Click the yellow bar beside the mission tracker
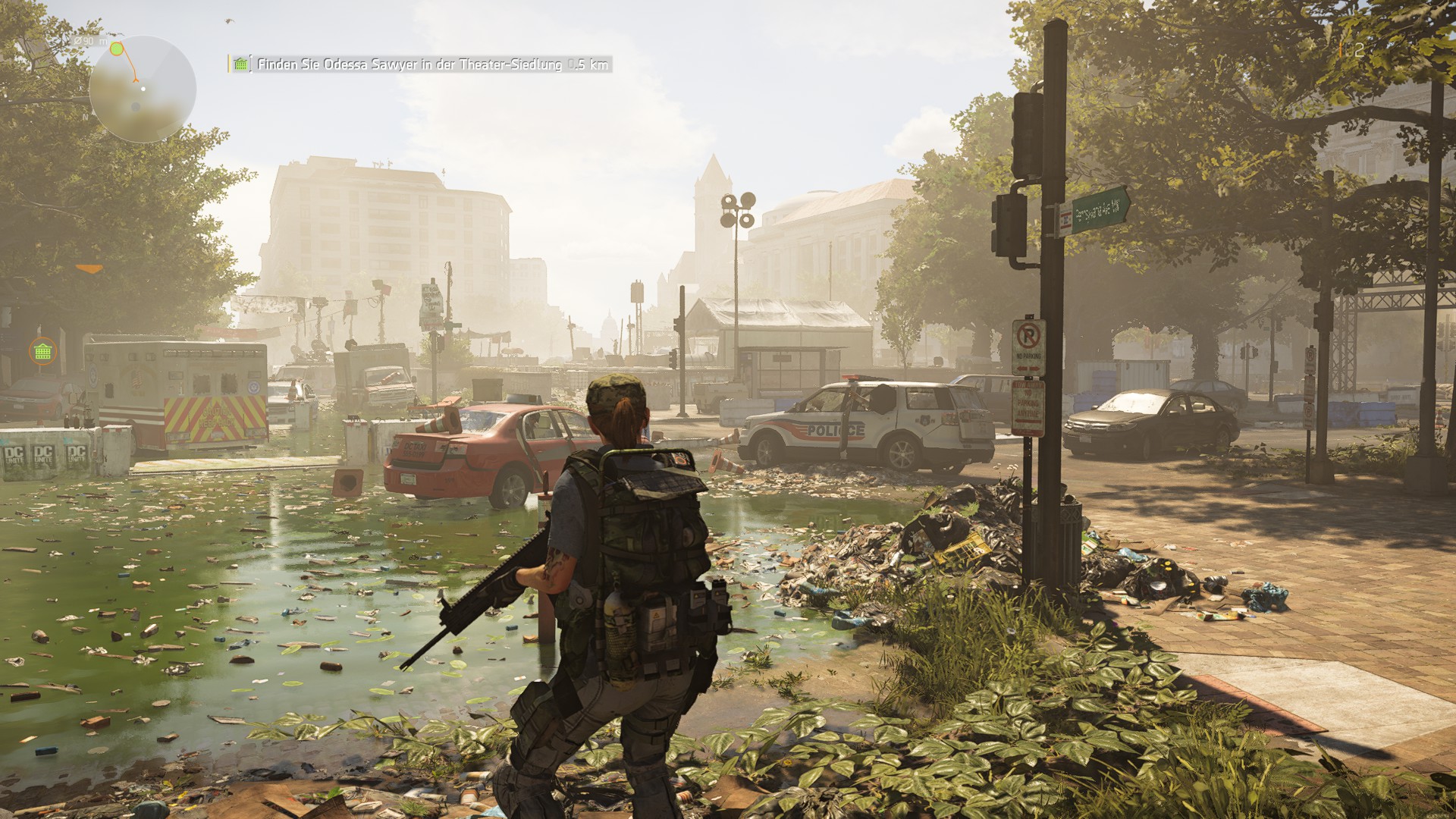 pos(230,65)
